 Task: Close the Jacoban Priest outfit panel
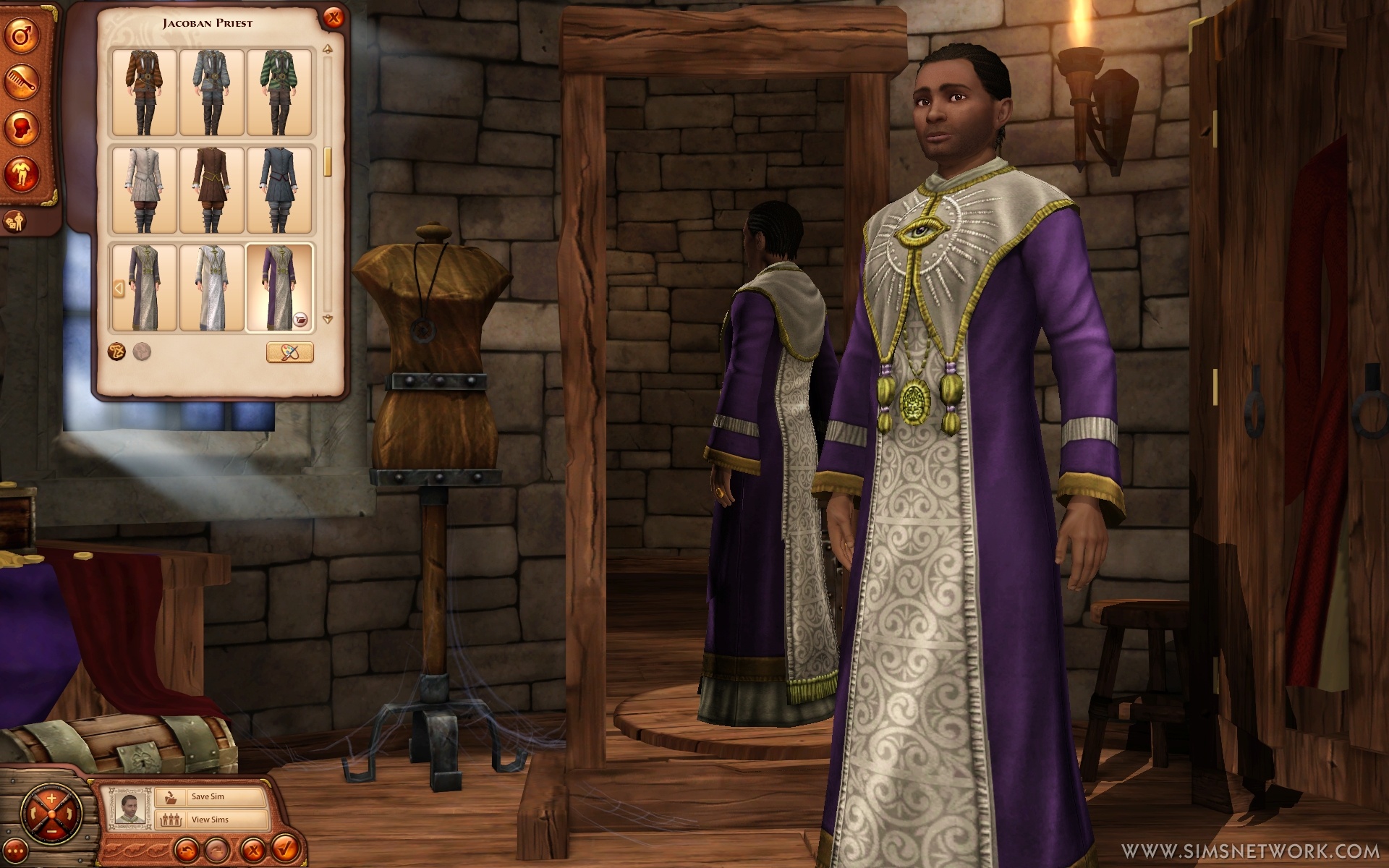click(333, 18)
